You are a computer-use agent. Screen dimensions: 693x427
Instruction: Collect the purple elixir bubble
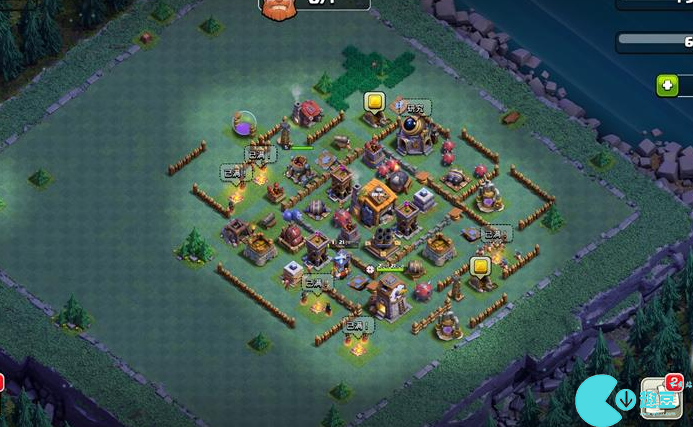point(245,124)
